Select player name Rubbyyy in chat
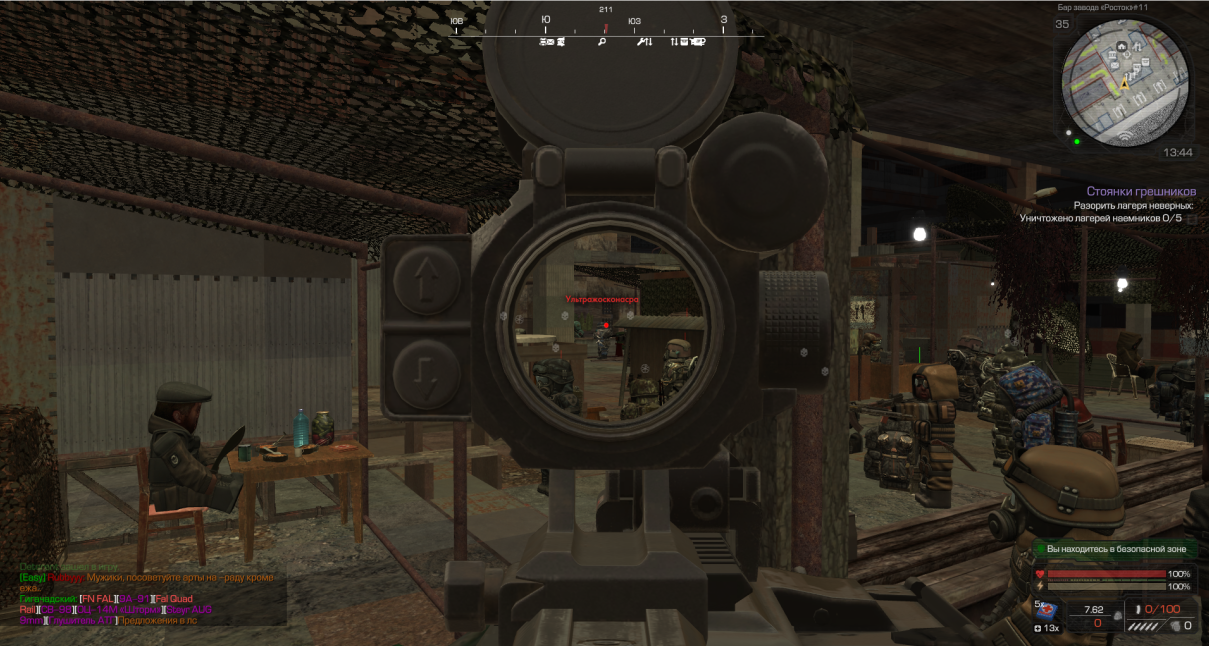This screenshot has height=646, width=1209. (x=64, y=578)
